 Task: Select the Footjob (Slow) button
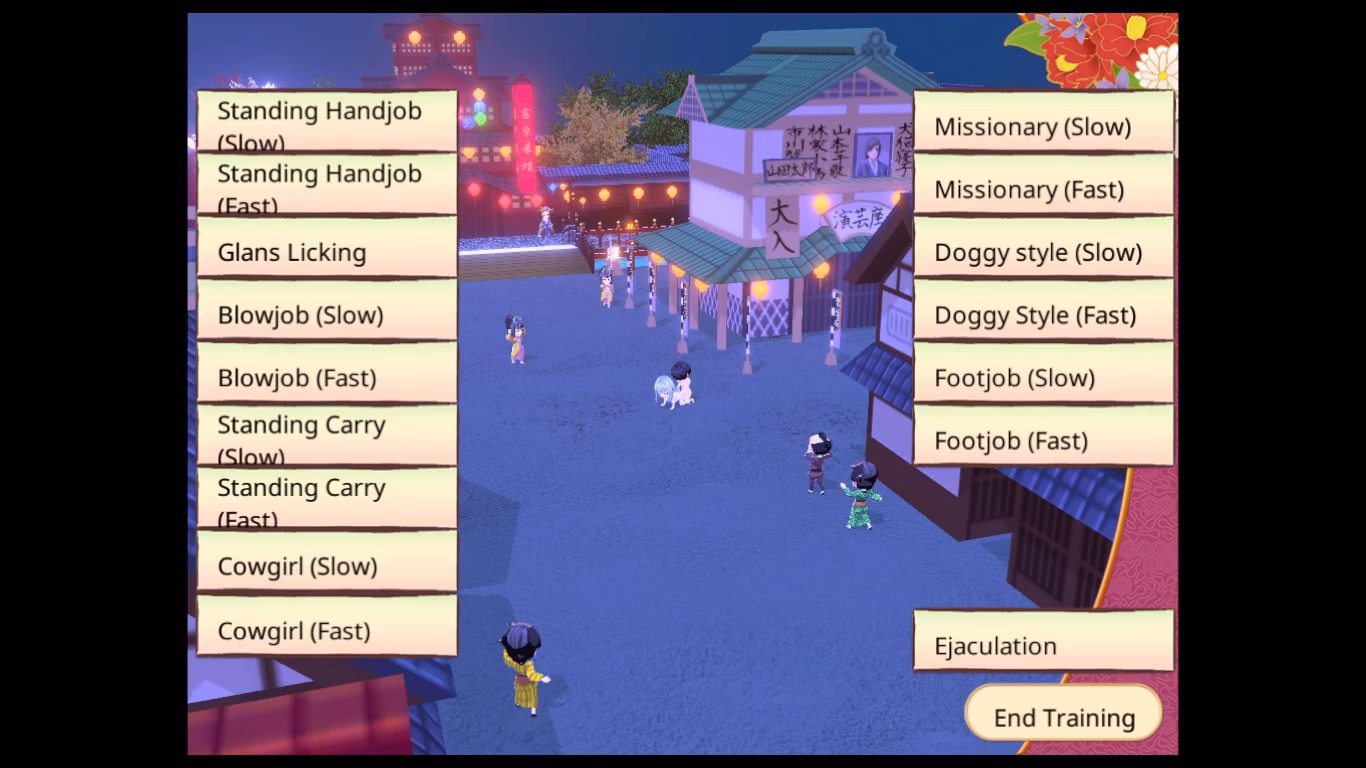tap(1043, 374)
